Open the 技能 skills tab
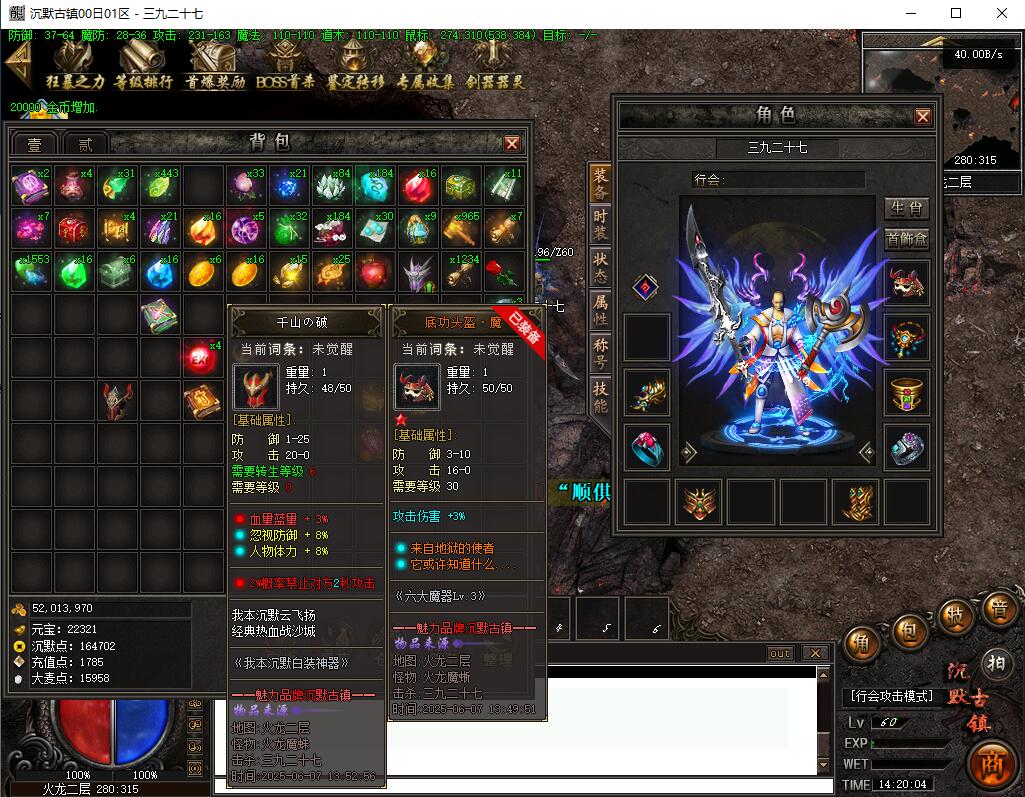This screenshot has width=1025, height=797. (x=600, y=396)
